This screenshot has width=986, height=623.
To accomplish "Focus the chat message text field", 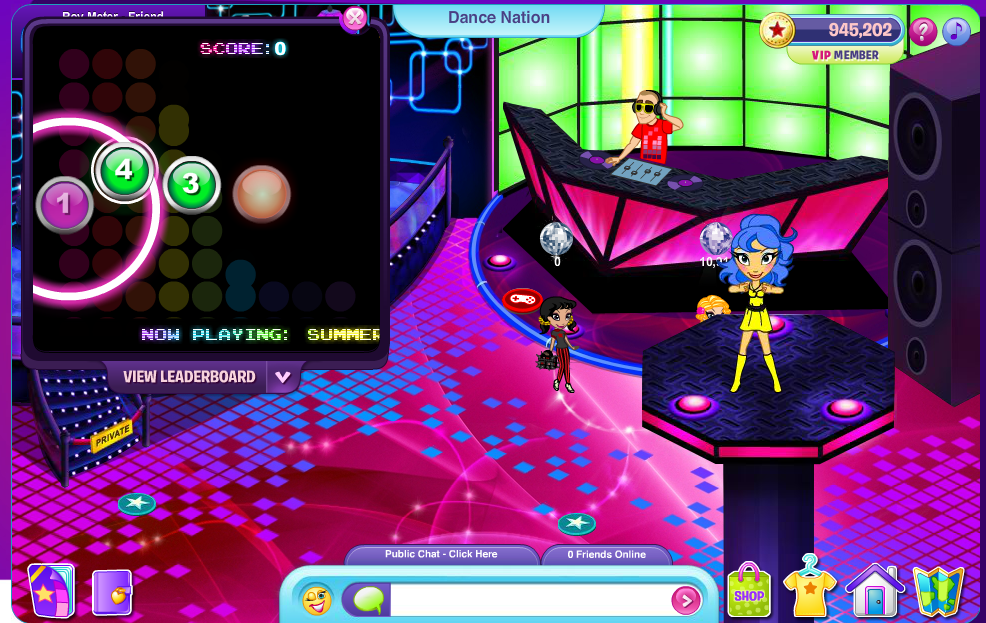I will click(530, 600).
